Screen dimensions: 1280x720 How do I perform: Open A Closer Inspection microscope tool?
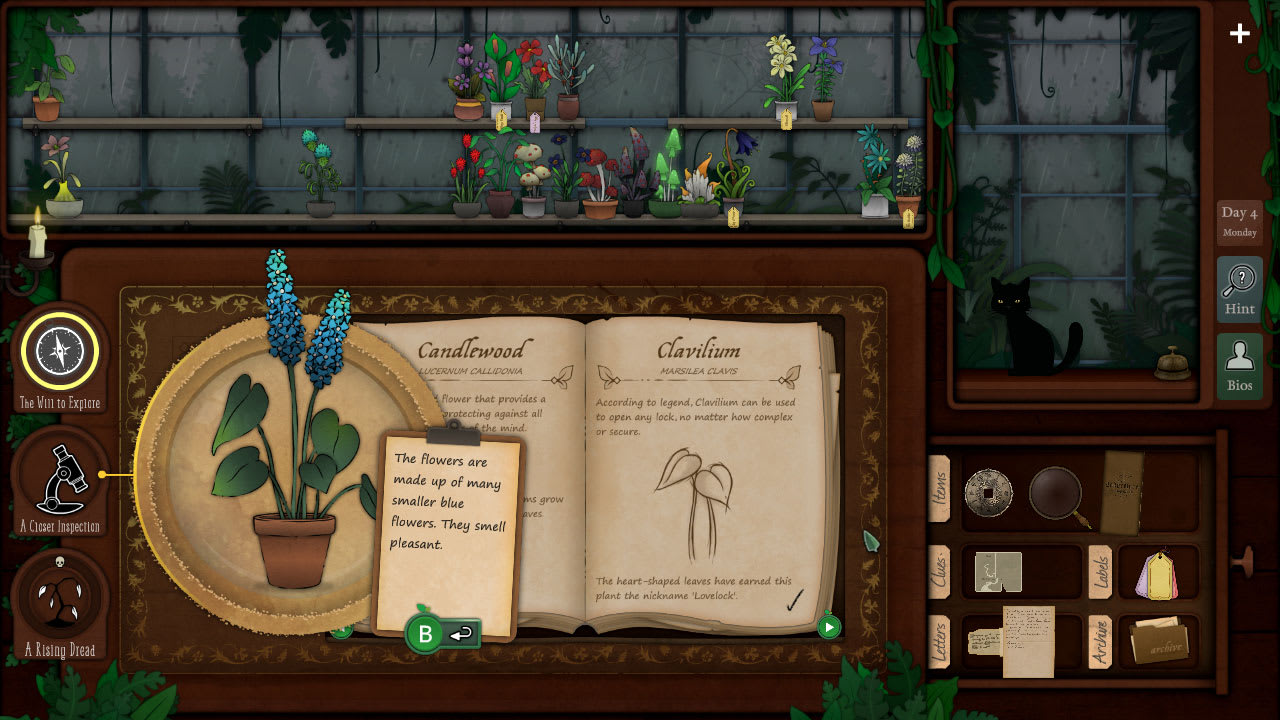pos(60,480)
